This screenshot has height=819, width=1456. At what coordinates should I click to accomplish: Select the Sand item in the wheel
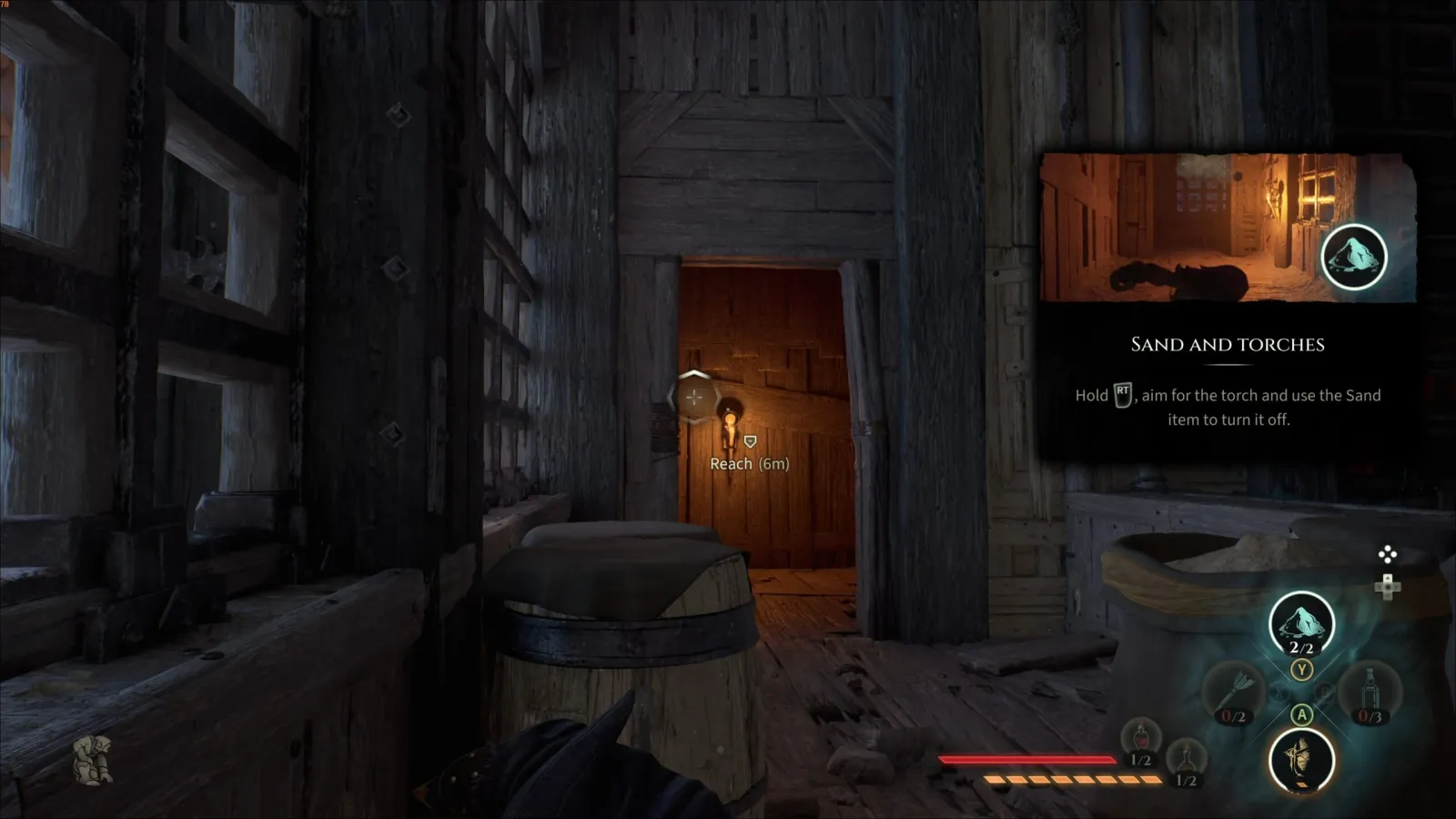point(1301,624)
